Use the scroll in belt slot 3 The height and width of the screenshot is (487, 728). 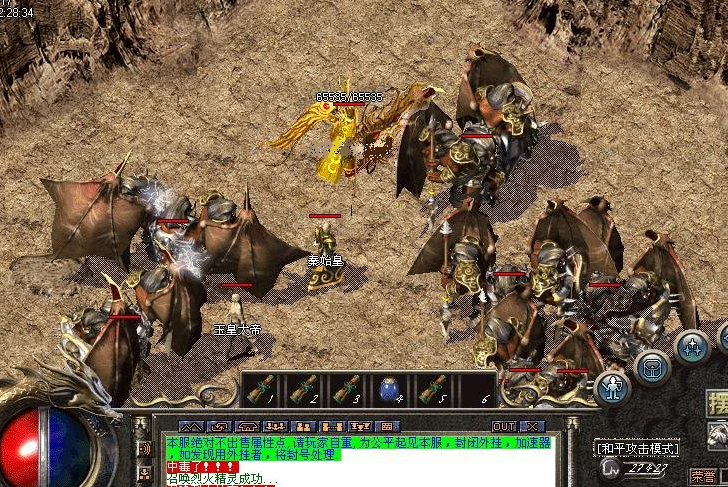pyautogui.click(x=347, y=389)
